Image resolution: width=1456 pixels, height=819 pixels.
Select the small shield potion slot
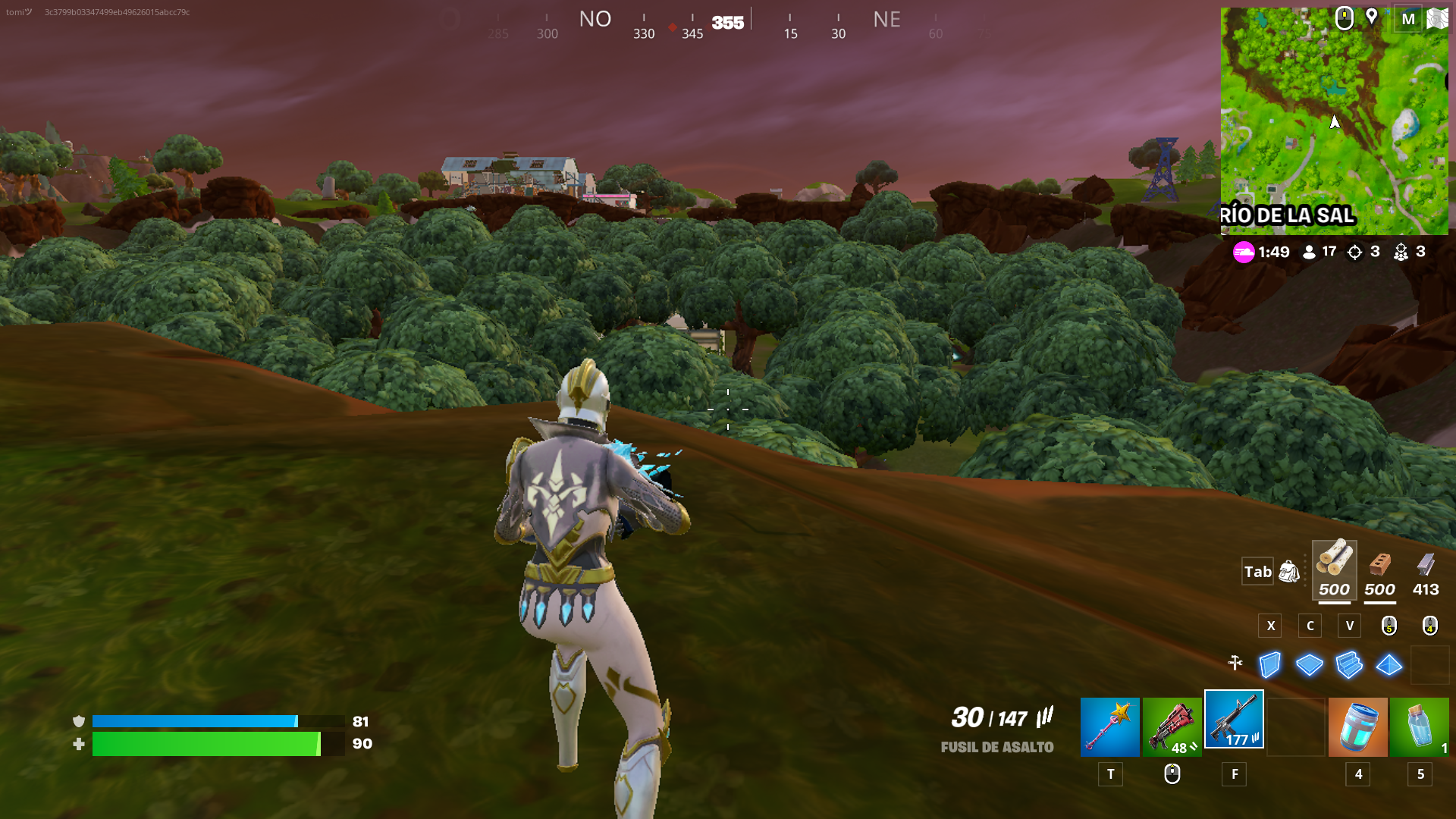tap(1420, 726)
